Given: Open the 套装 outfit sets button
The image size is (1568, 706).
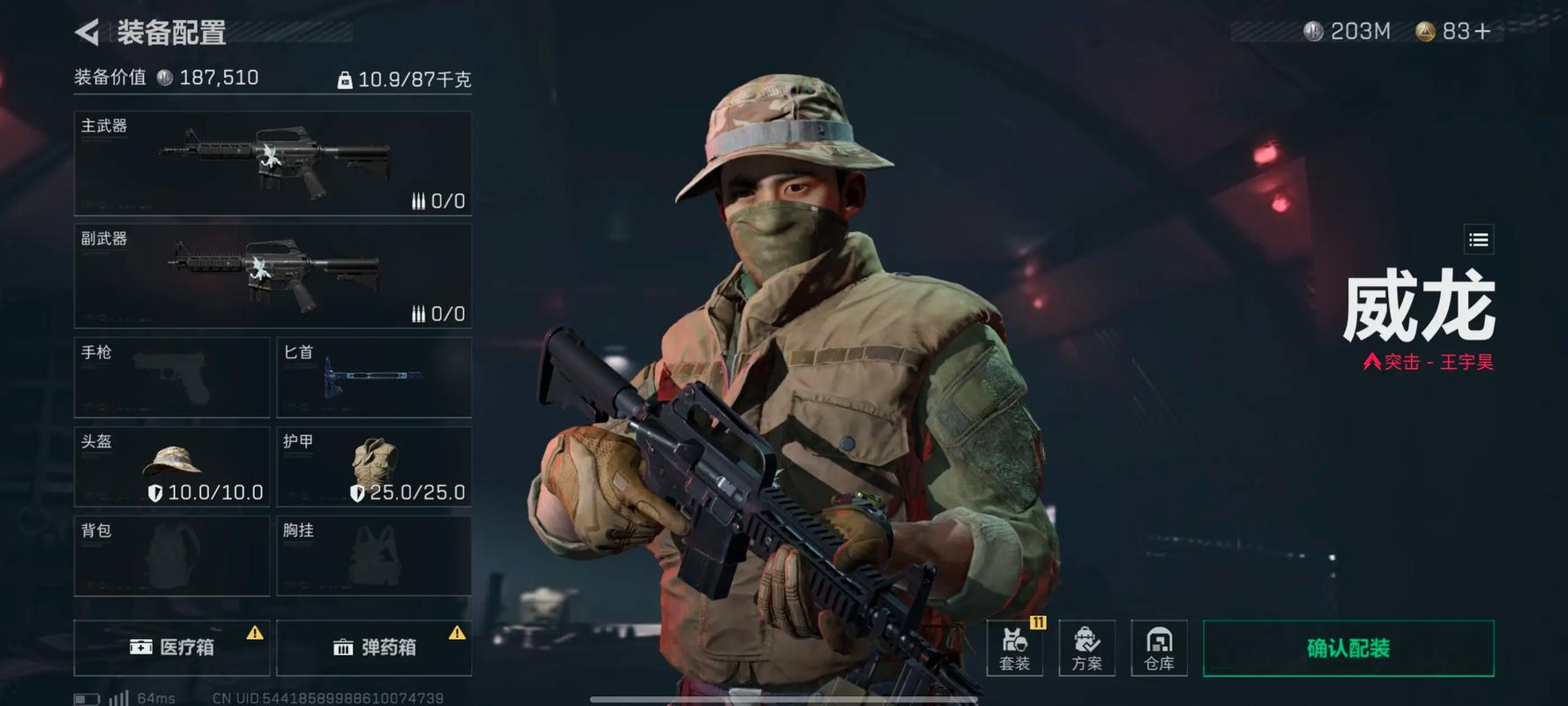Looking at the screenshot, I should tap(1014, 648).
